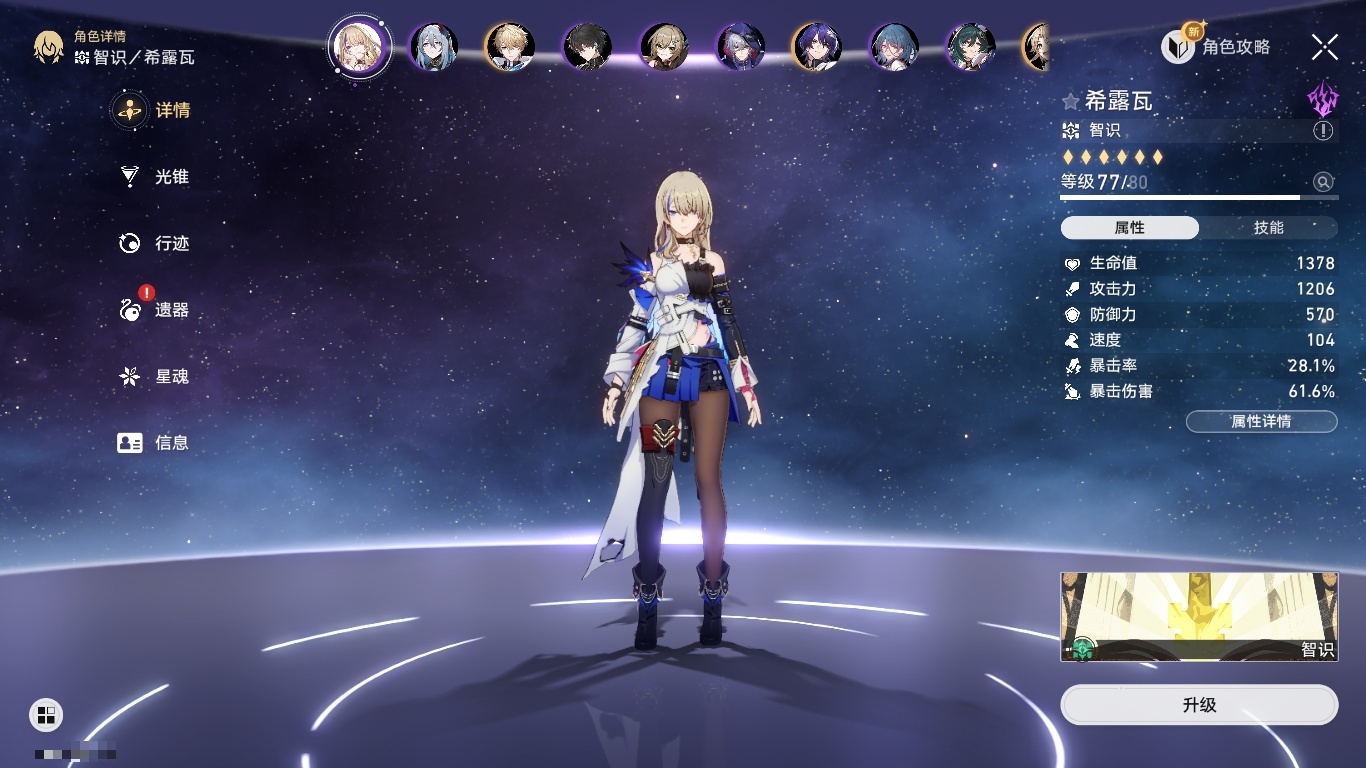Open the four-square grid menu icon
Image resolution: width=1366 pixels, height=768 pixels.
46,714
